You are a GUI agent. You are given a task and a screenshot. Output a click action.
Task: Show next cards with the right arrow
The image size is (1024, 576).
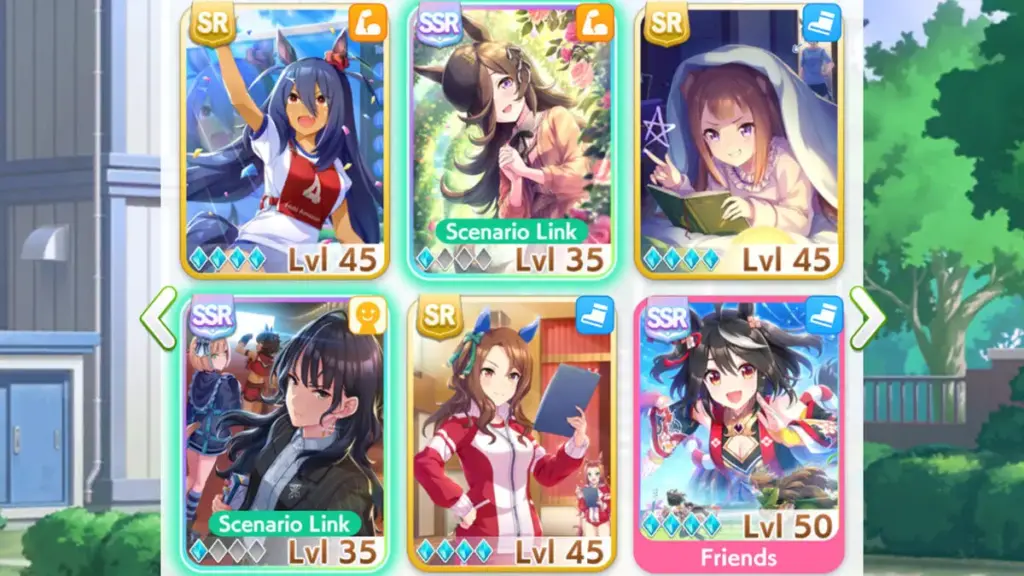click(x=866, y=318)
